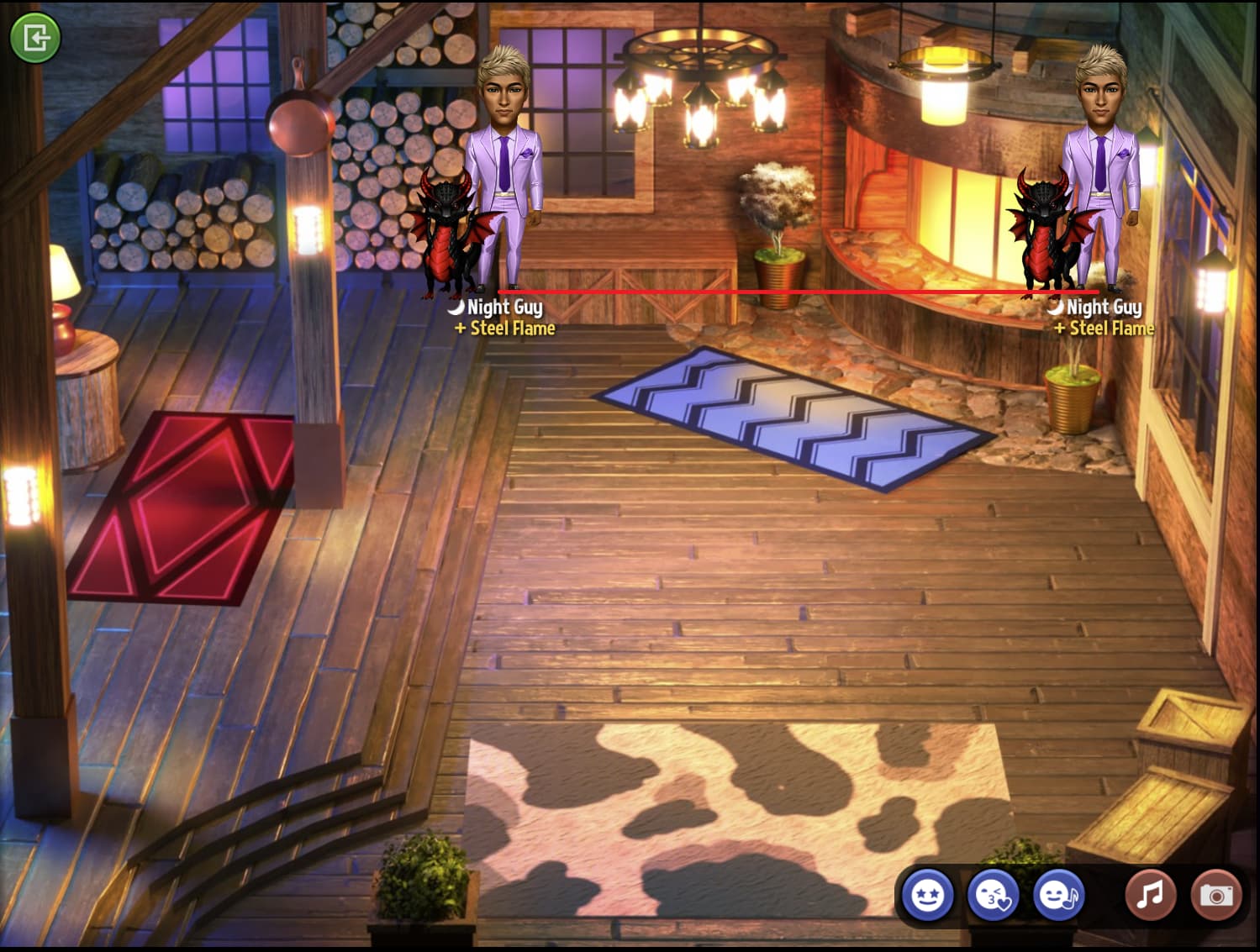The image size is (1260, 952).
Task: Take a photo with the camera button
Action: point(1215,895)
